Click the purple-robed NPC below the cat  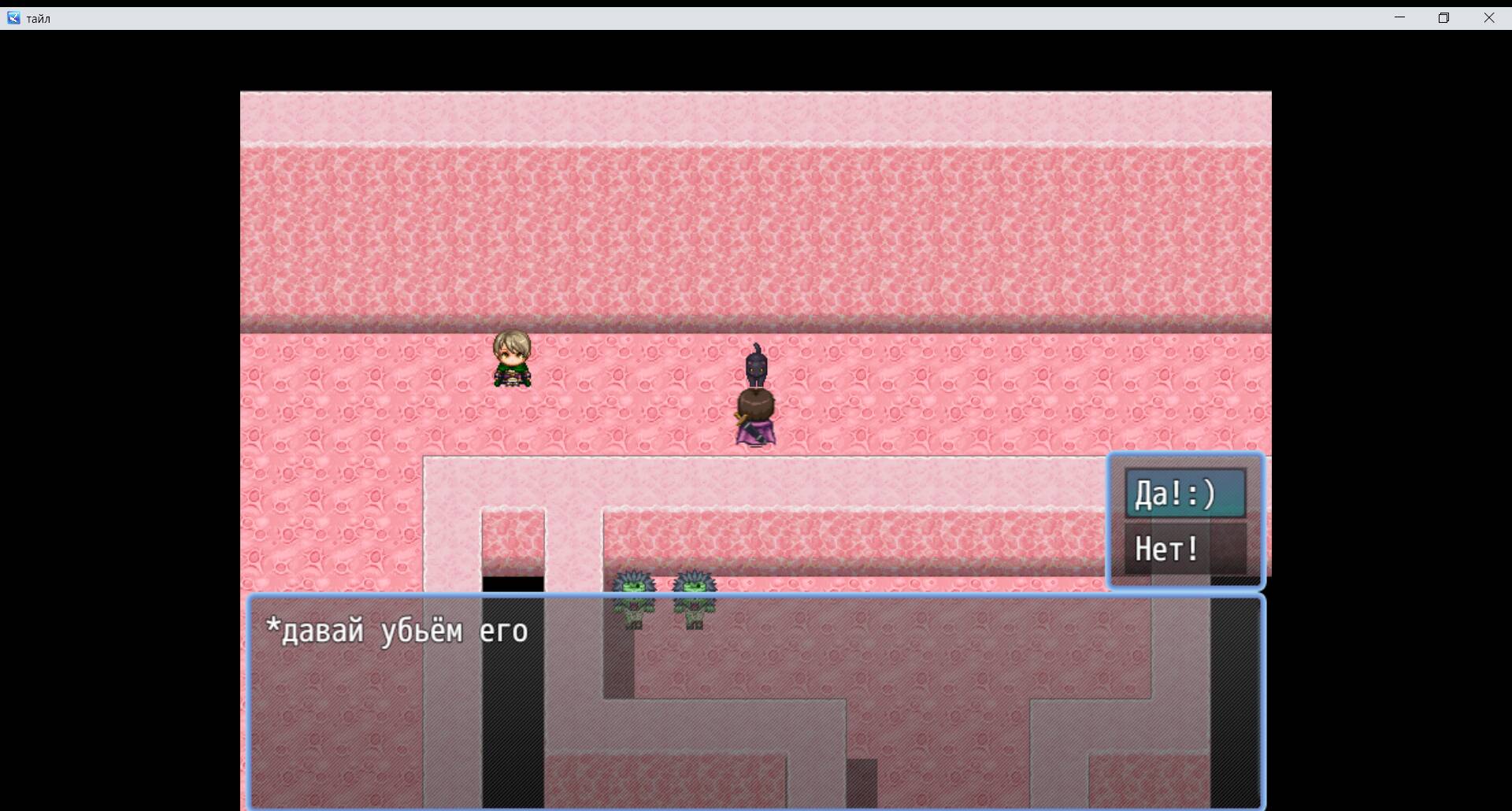click(754, 417)
